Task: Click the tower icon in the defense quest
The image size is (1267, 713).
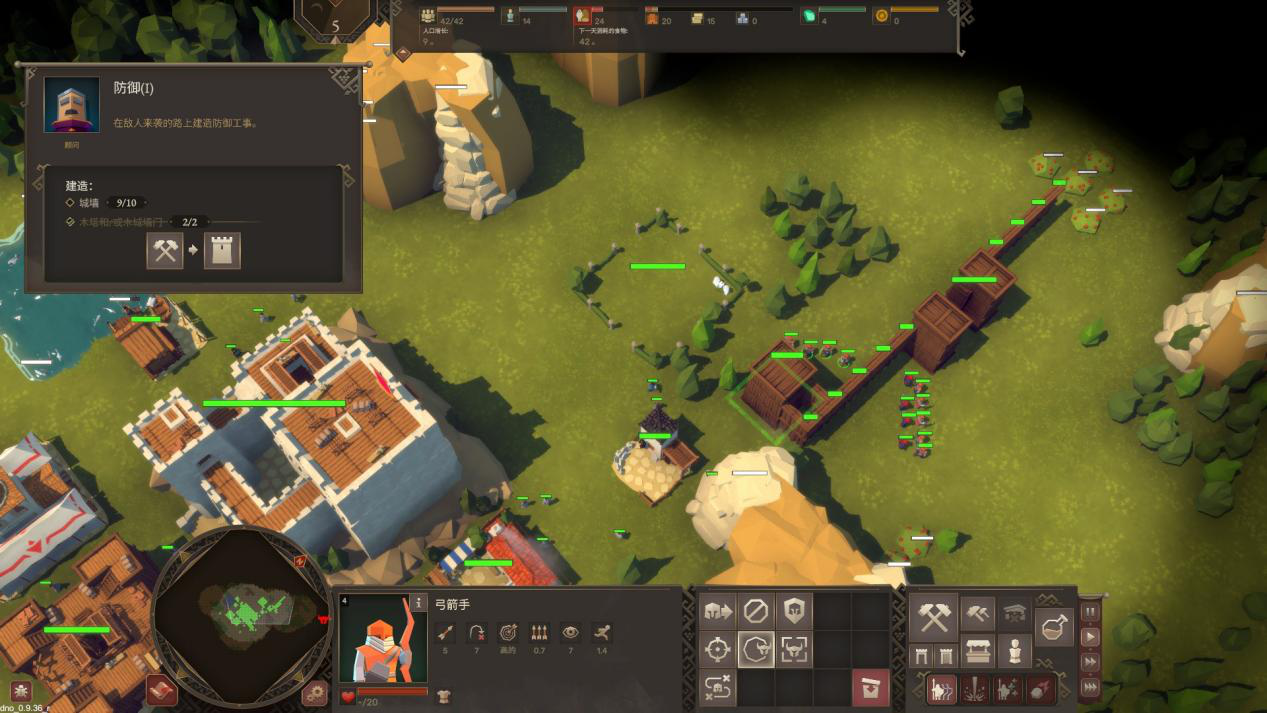Action: point(222,250)
